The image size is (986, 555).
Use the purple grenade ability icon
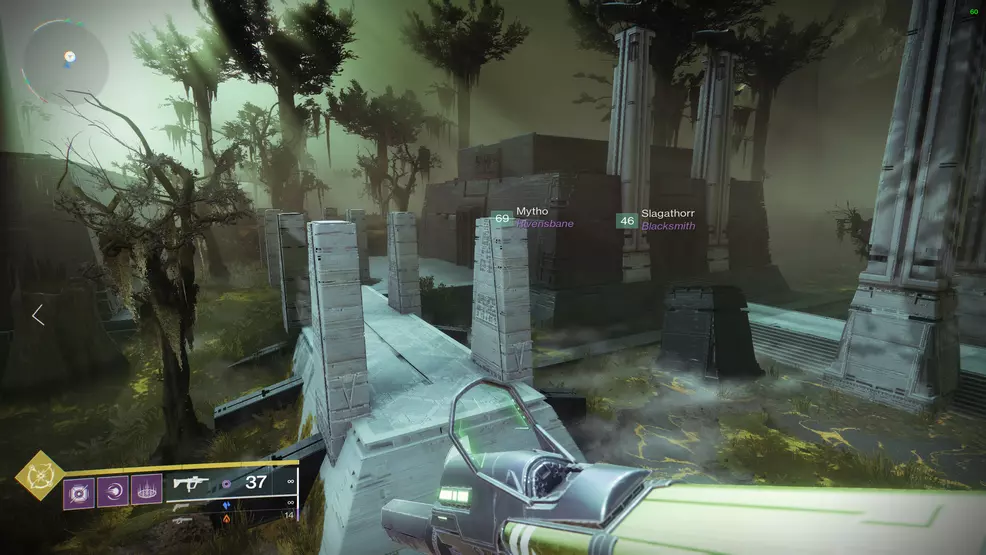[x=79, y=490]
